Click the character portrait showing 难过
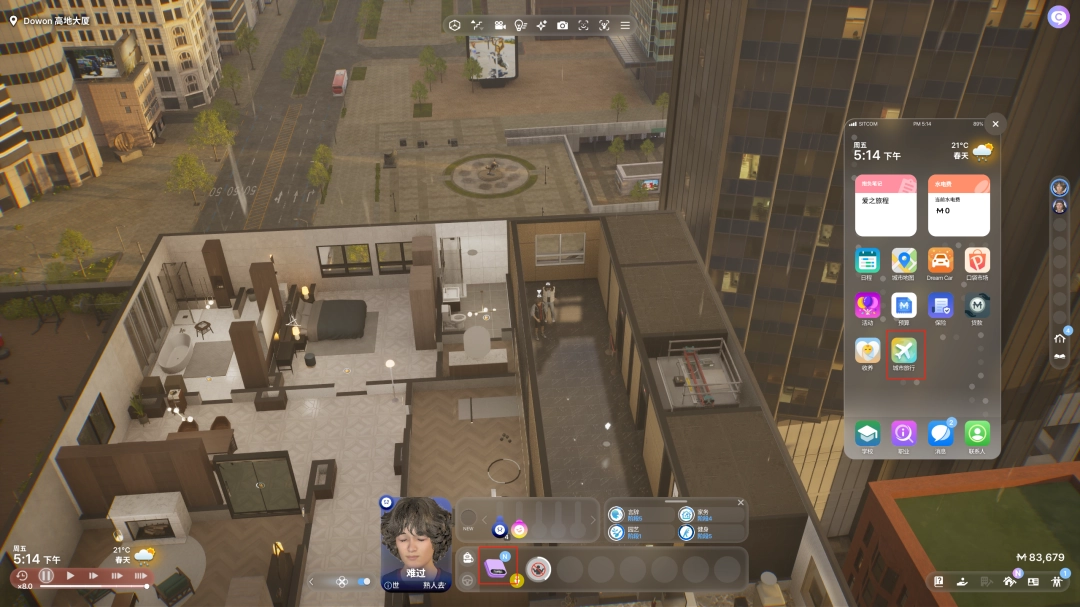The width and height of the screenshot is (1080, 607). coord(416,538)
